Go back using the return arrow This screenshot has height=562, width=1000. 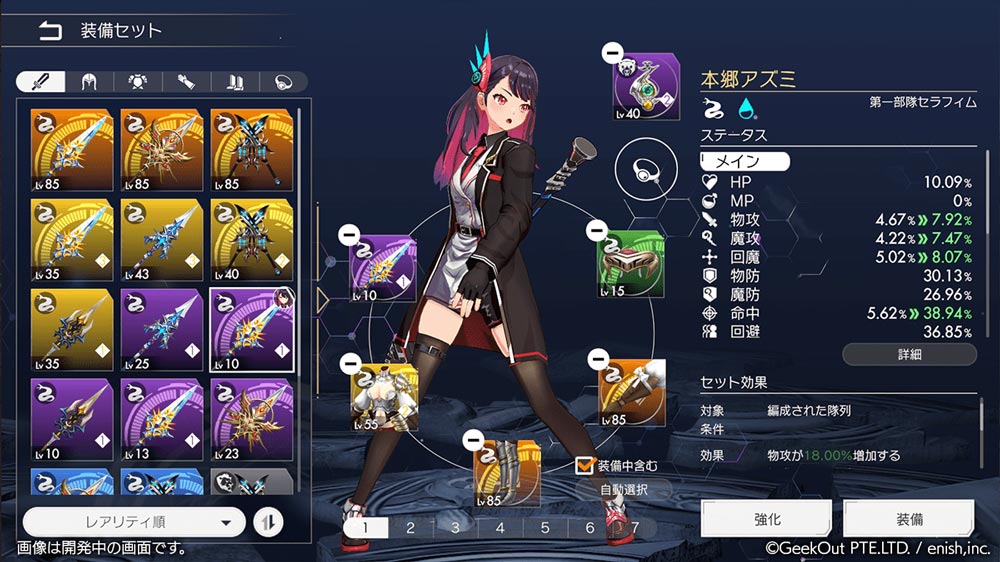pyautogui.click(x=50, y=30)
